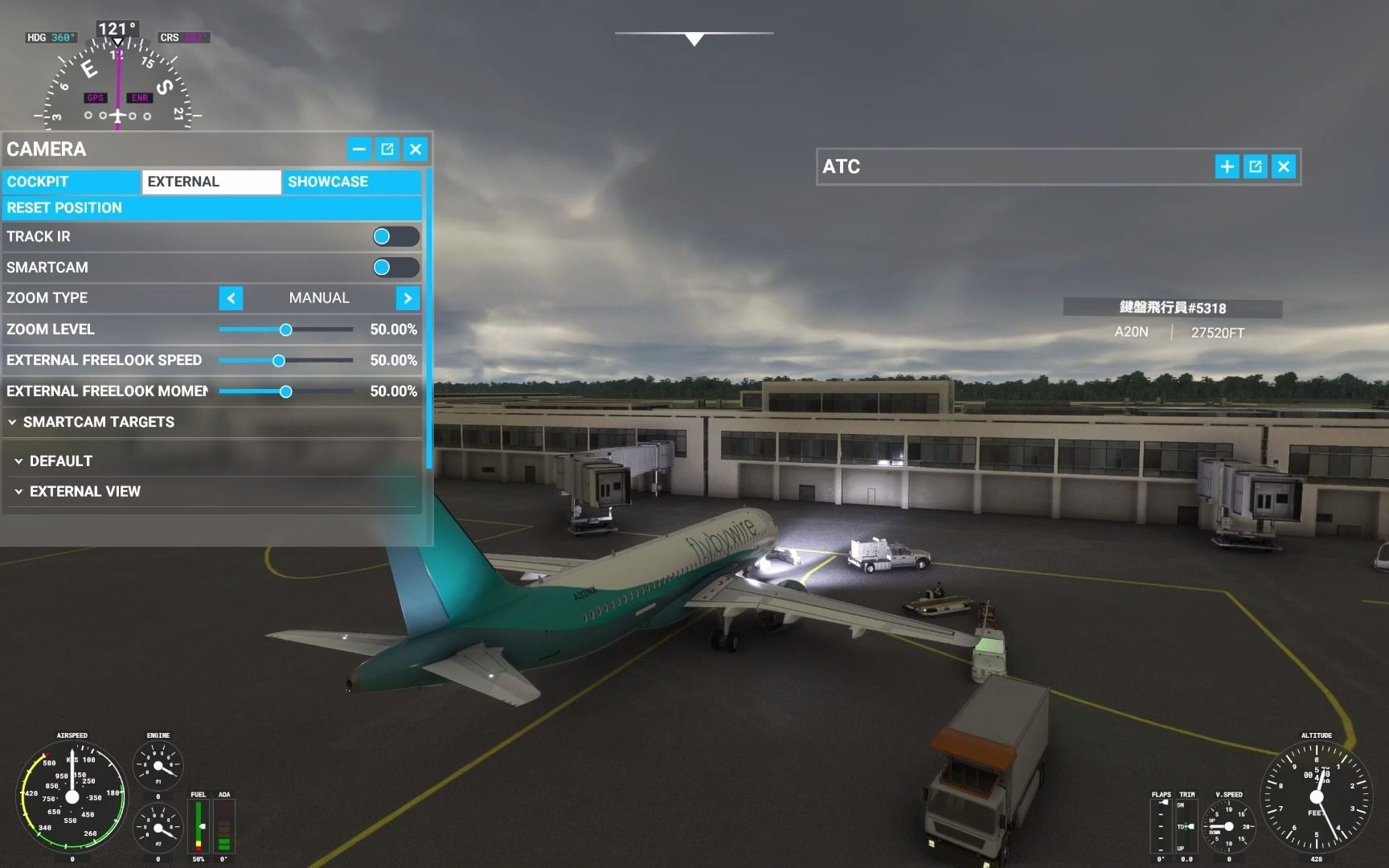The width and height of the screenshot is (1389, 868).
Task: Expand the Default section
Action: (x=60, y=461)
